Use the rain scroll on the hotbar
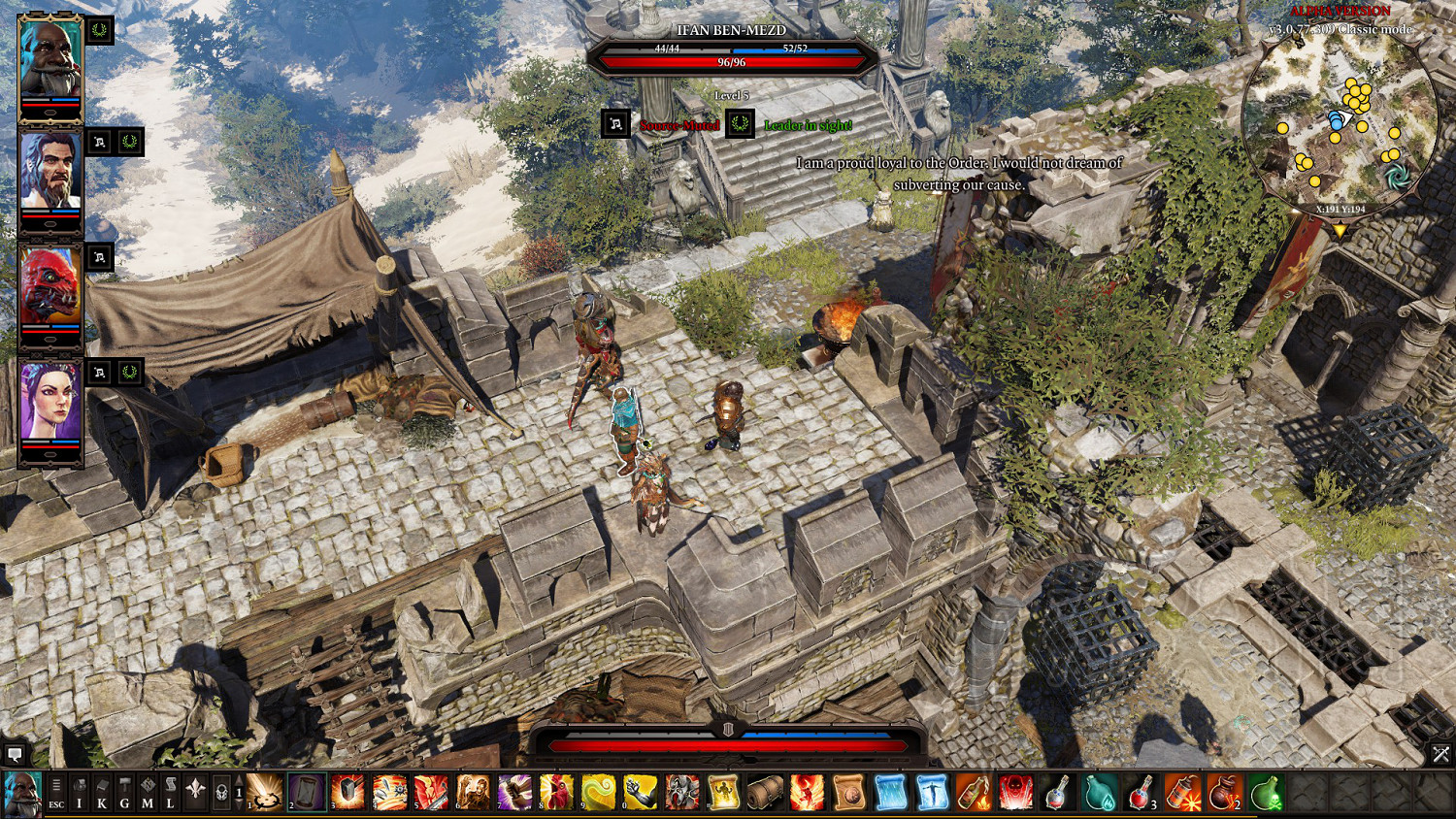 click(x=890, y=792)
